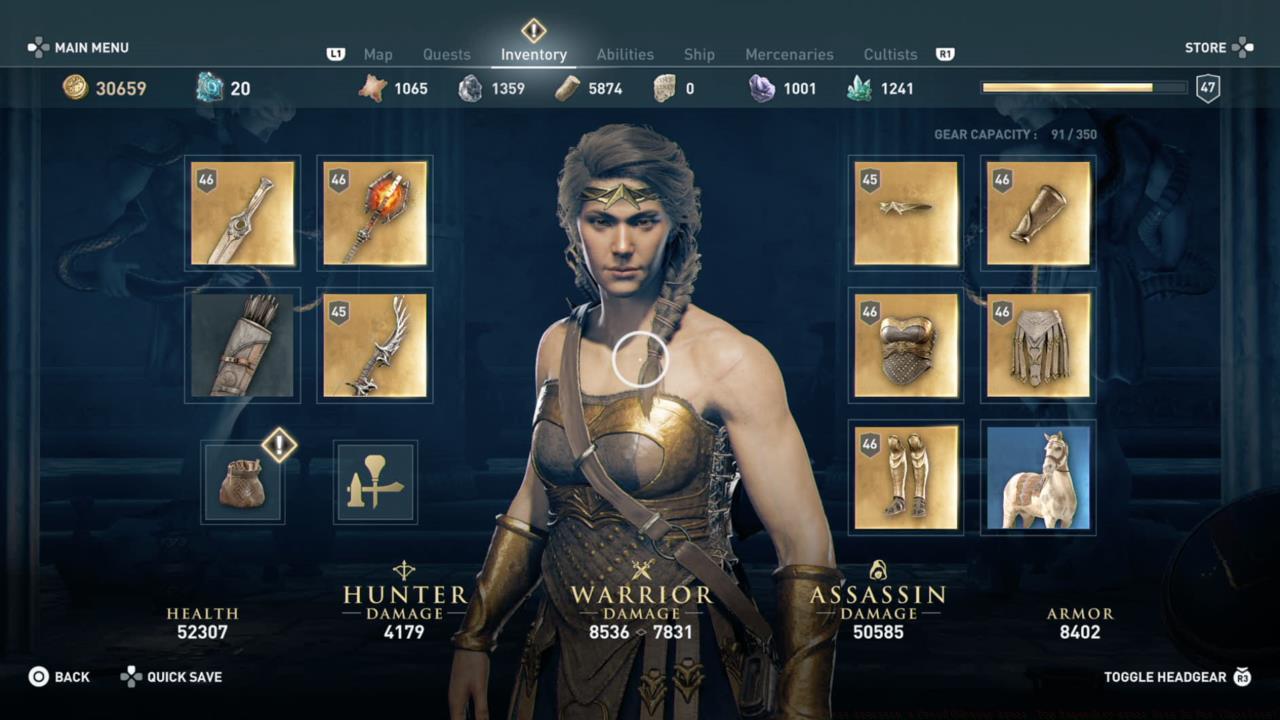
Task: Toggle Headgear visibility
Action: coord(1163,677)
